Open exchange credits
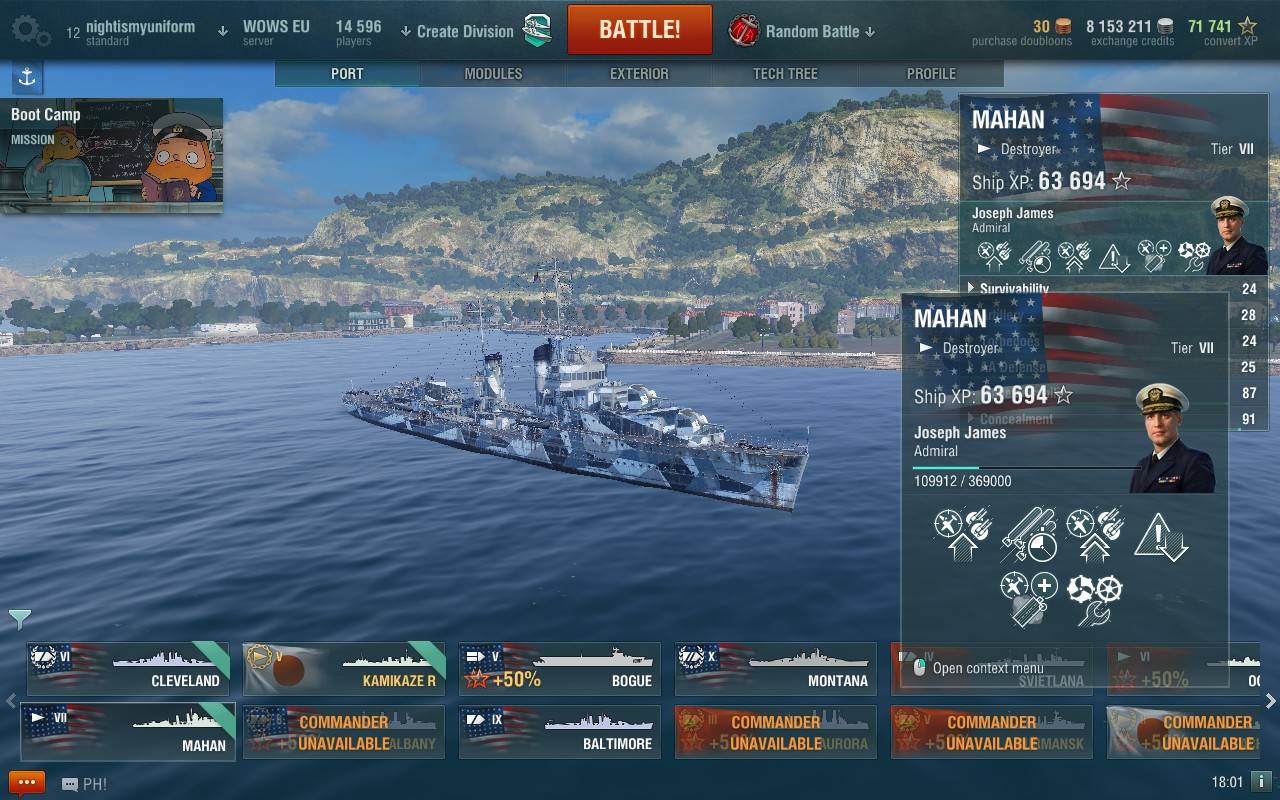Viewport: 1280px width, 800px height. (x=1132, y=32)
